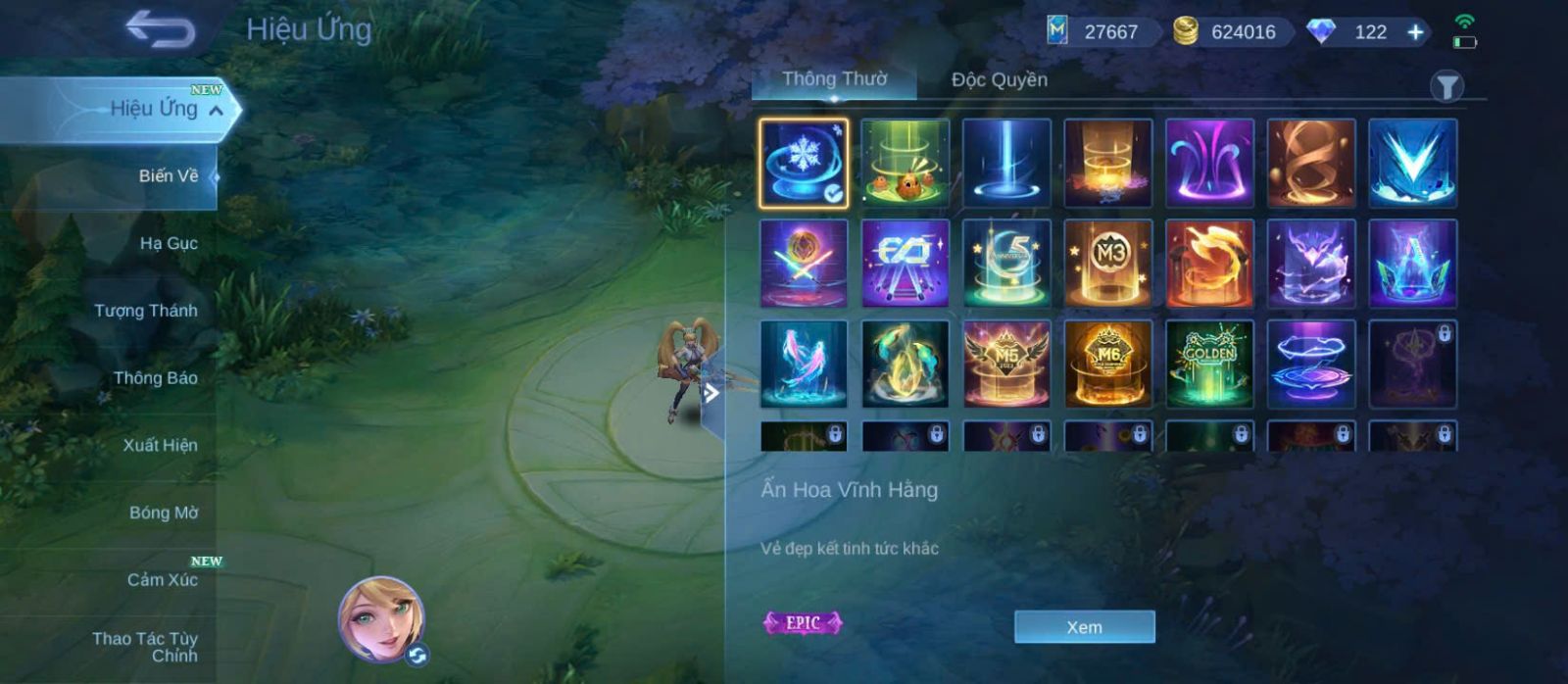Select the Cảm Xúc menu entry
1568x684 pixels.
162,580
